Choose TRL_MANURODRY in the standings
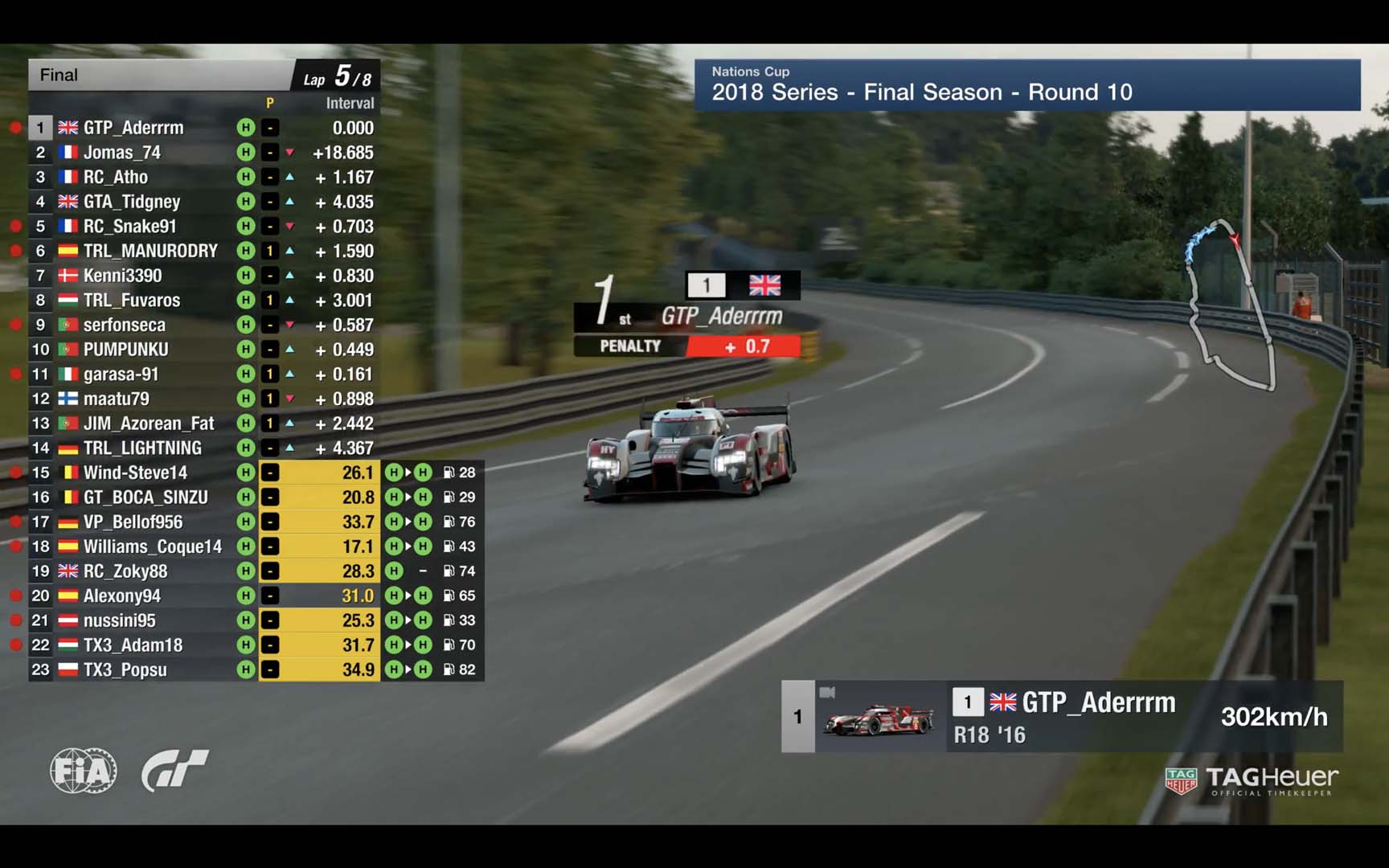Viewport: 1389px width, 868px height. pyautogui.click(x=150, y=251)
